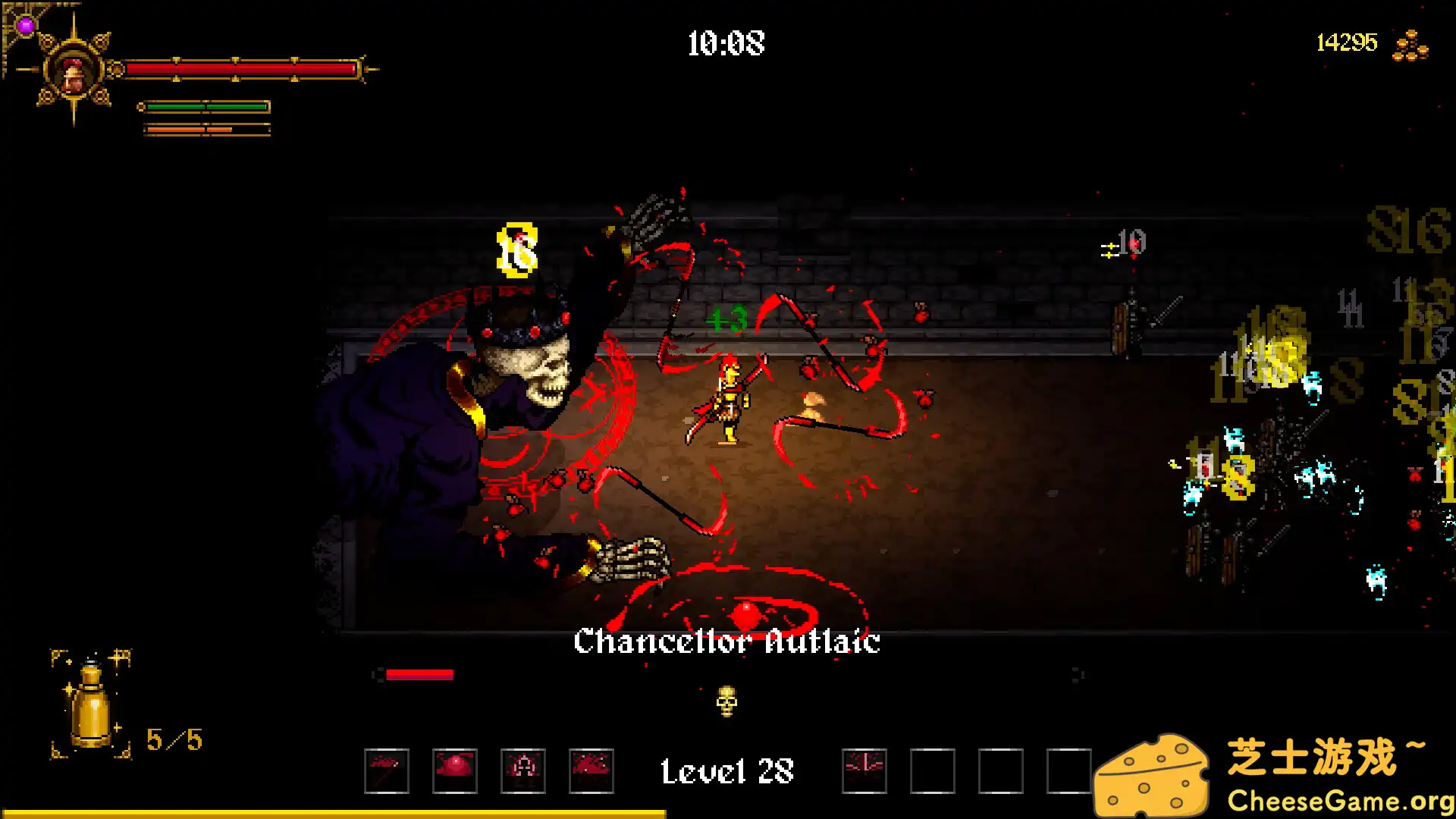
Task: Select the scythe weapon icon in hotbar
Action: (x=387, y=770)
